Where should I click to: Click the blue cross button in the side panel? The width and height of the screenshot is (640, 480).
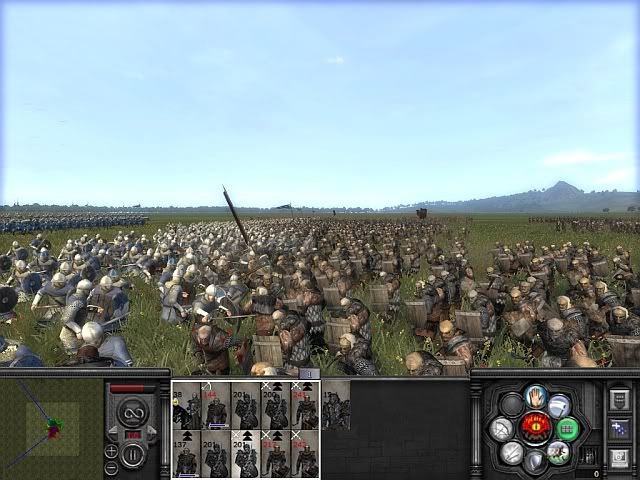tap(618, 430)
